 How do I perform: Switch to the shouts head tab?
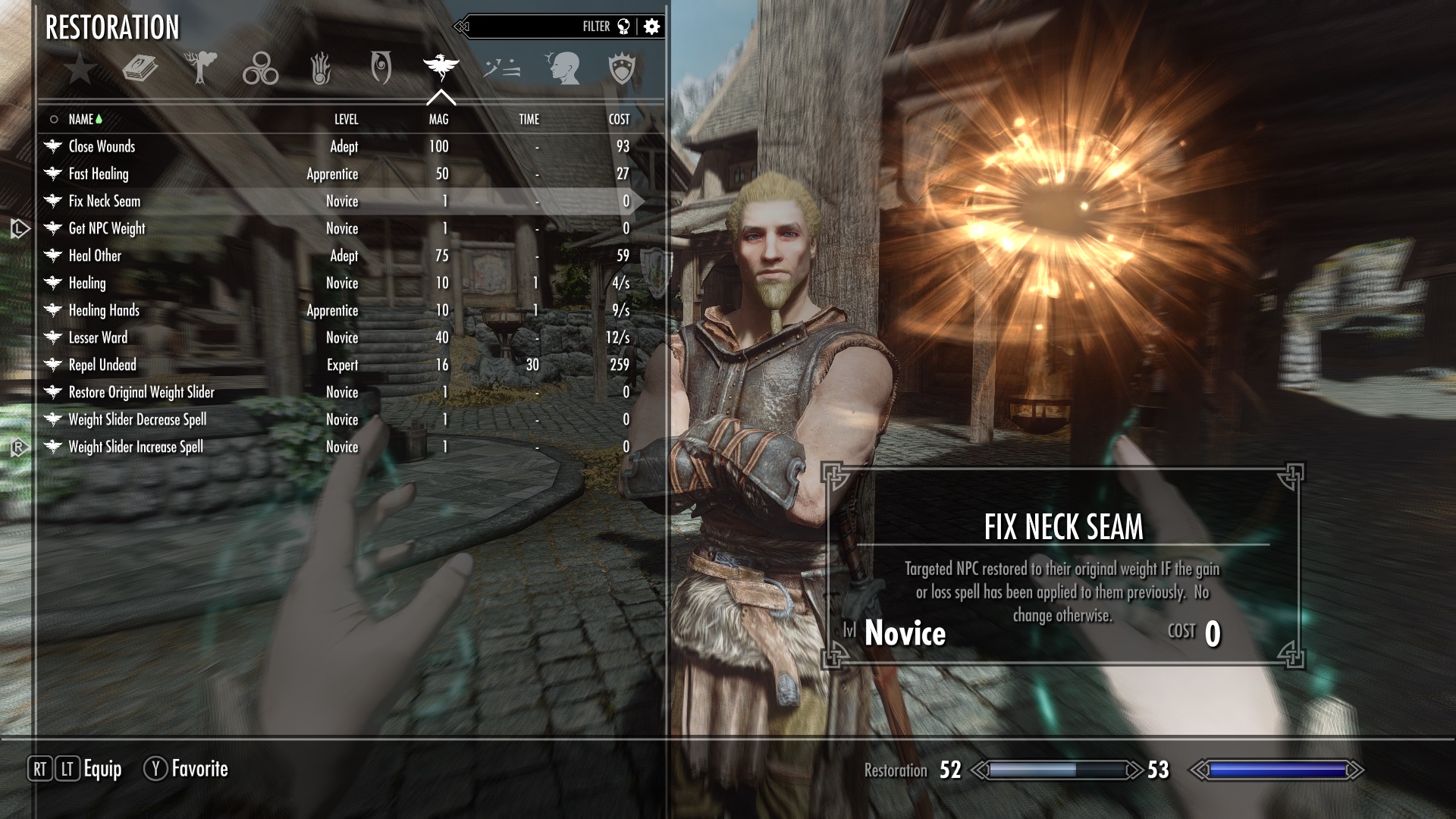click(x=562, y=69)
